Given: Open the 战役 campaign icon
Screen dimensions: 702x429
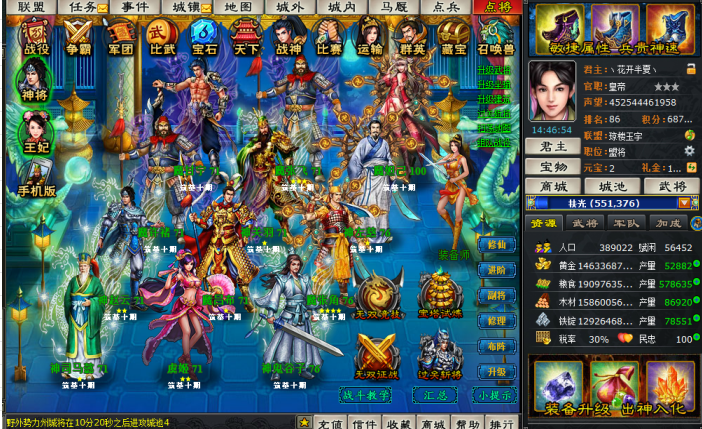Looking at the screenshot, I should coord(36,36).
